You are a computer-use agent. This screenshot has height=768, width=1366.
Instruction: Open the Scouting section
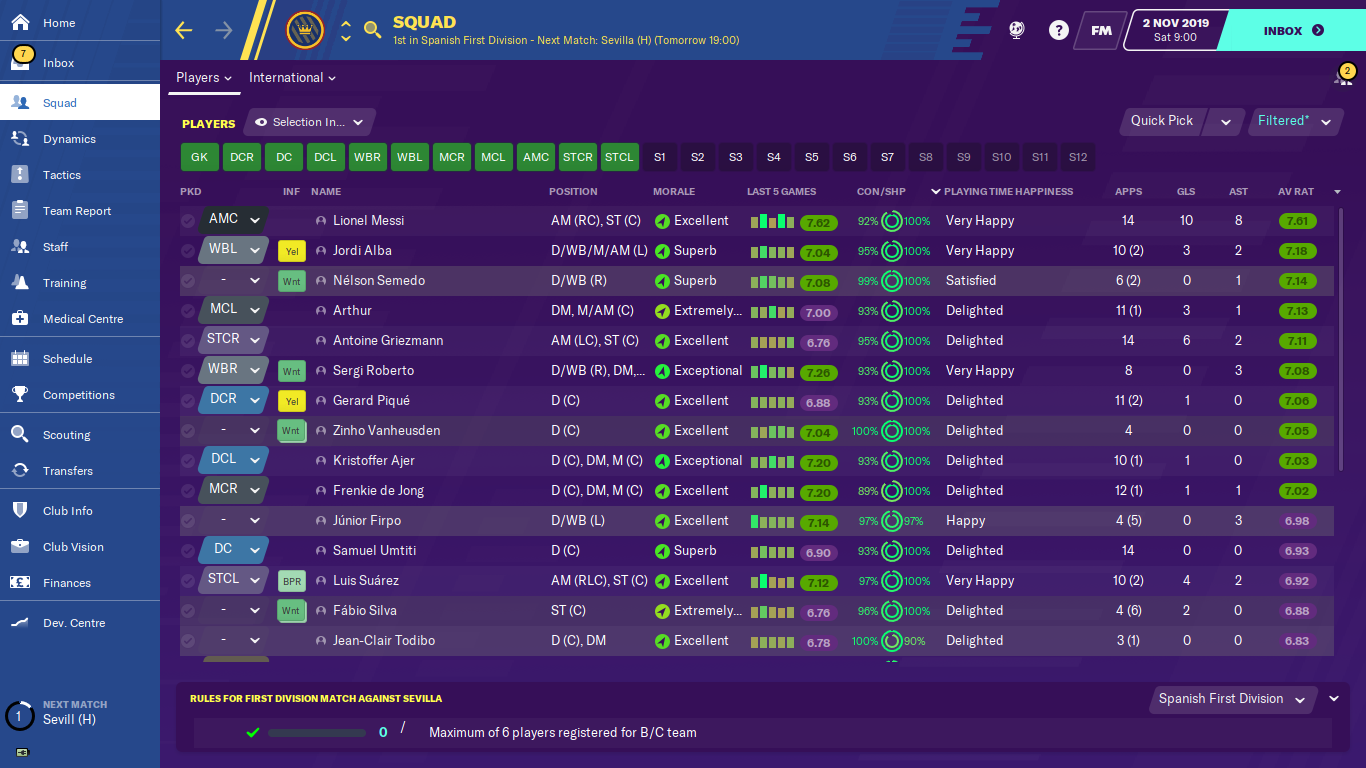(66, 435)
